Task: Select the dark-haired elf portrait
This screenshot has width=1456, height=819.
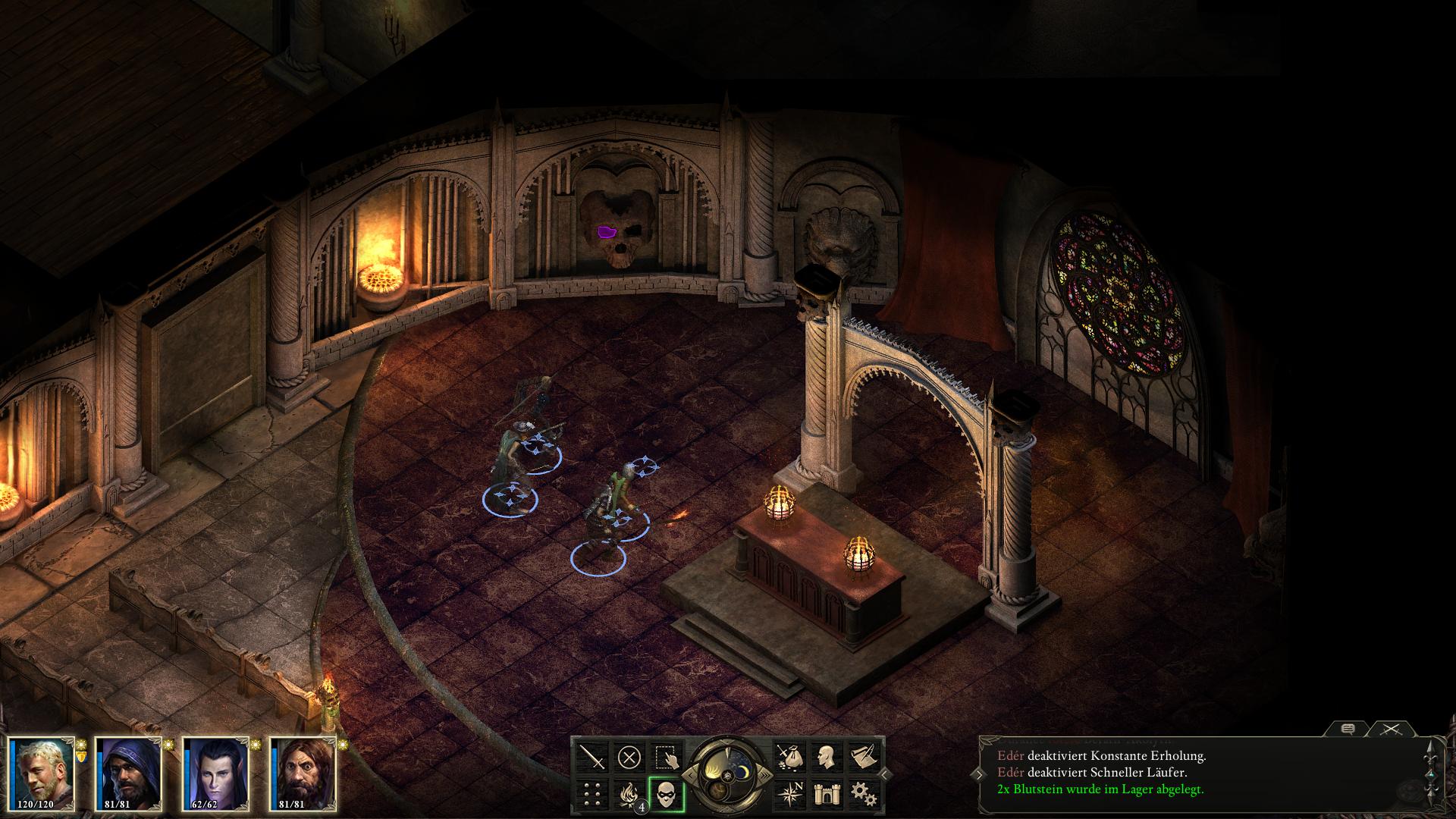Action: coord(216,774)
